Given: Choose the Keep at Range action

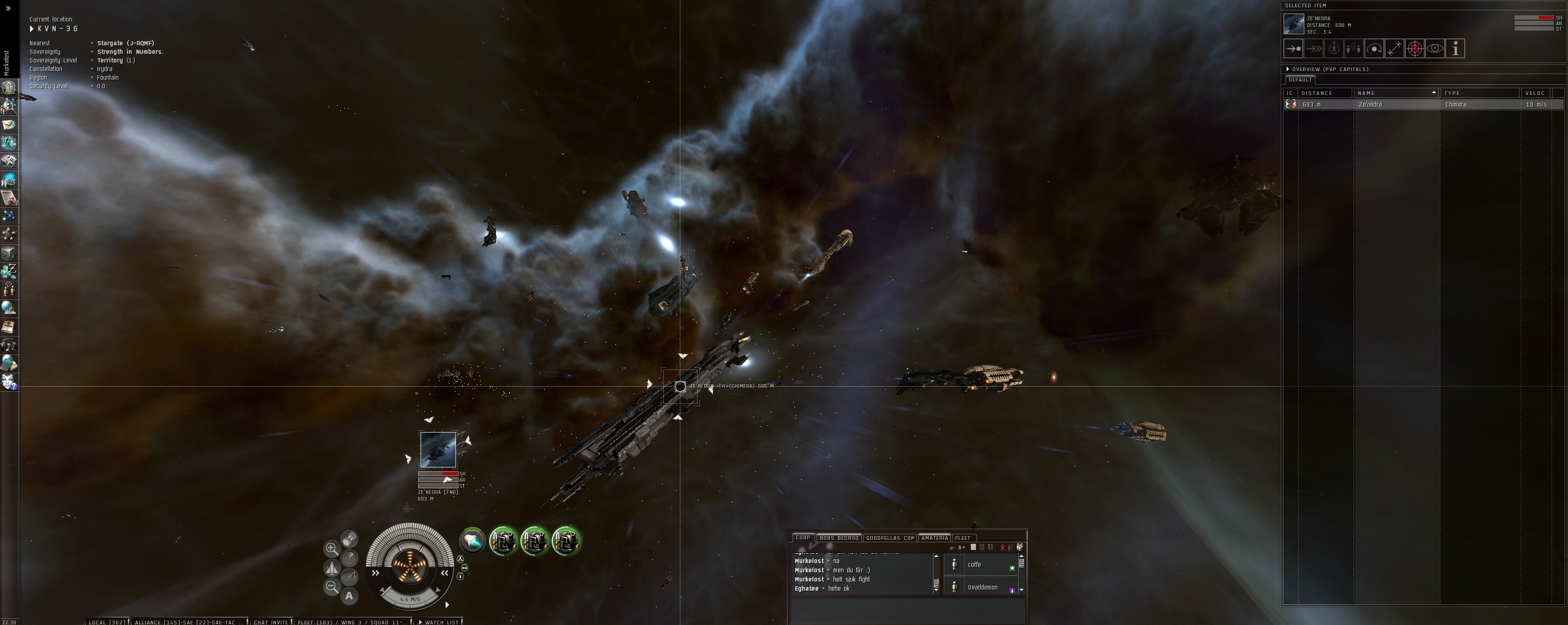Looking at the screenshot, I should pyautogui.click(x=1394, y=49).
